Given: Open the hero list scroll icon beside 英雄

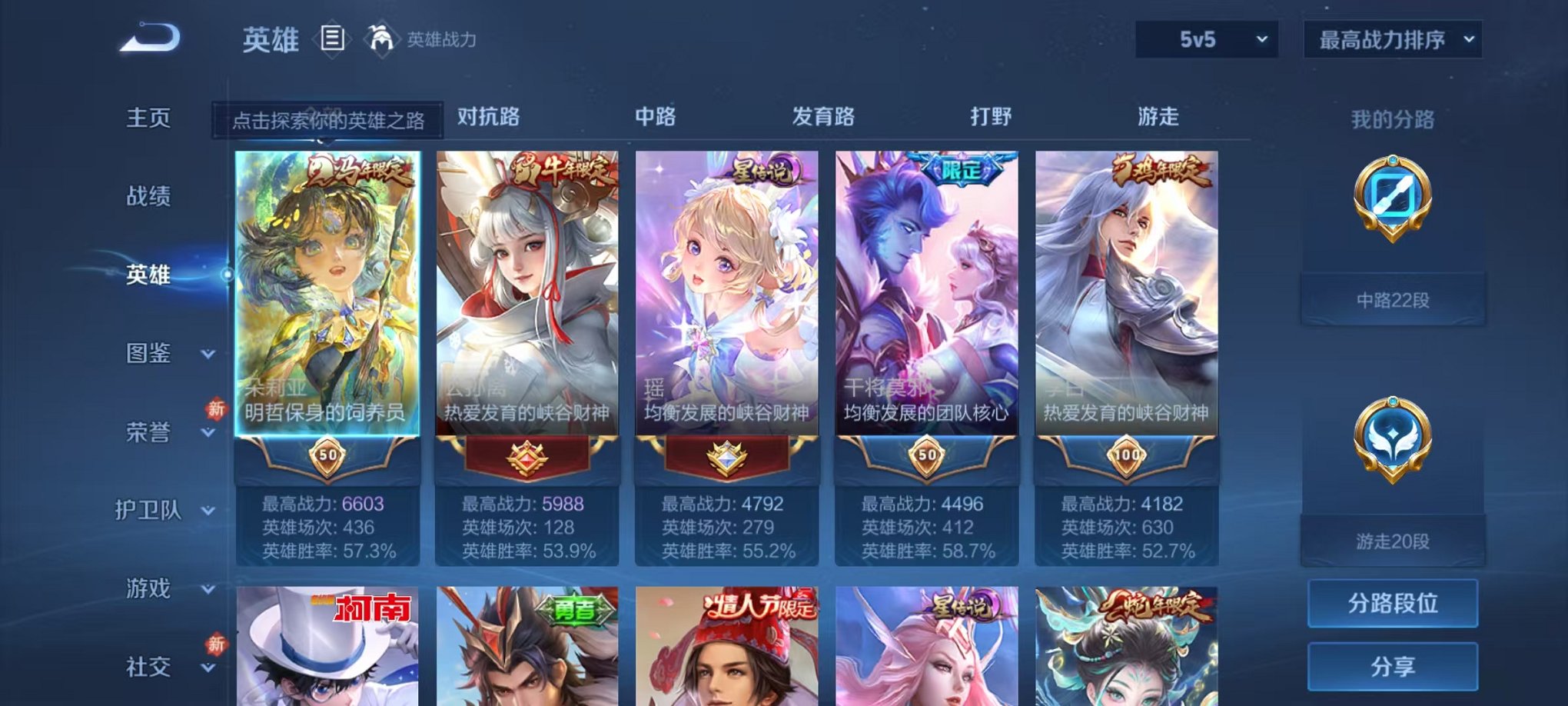Looking at the screenshot, I should pos(332,38).
